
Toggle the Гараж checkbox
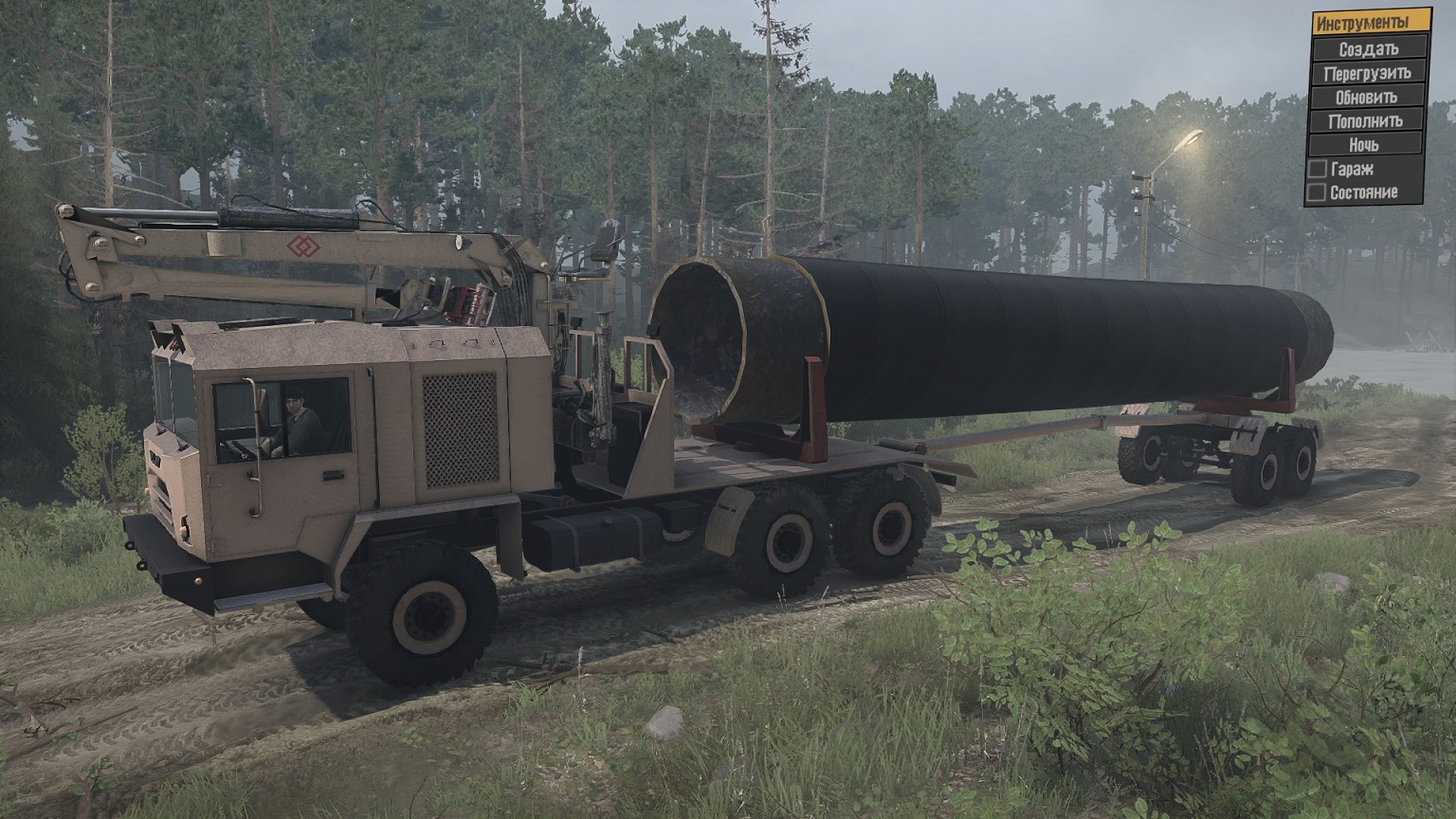point(1318,169)
